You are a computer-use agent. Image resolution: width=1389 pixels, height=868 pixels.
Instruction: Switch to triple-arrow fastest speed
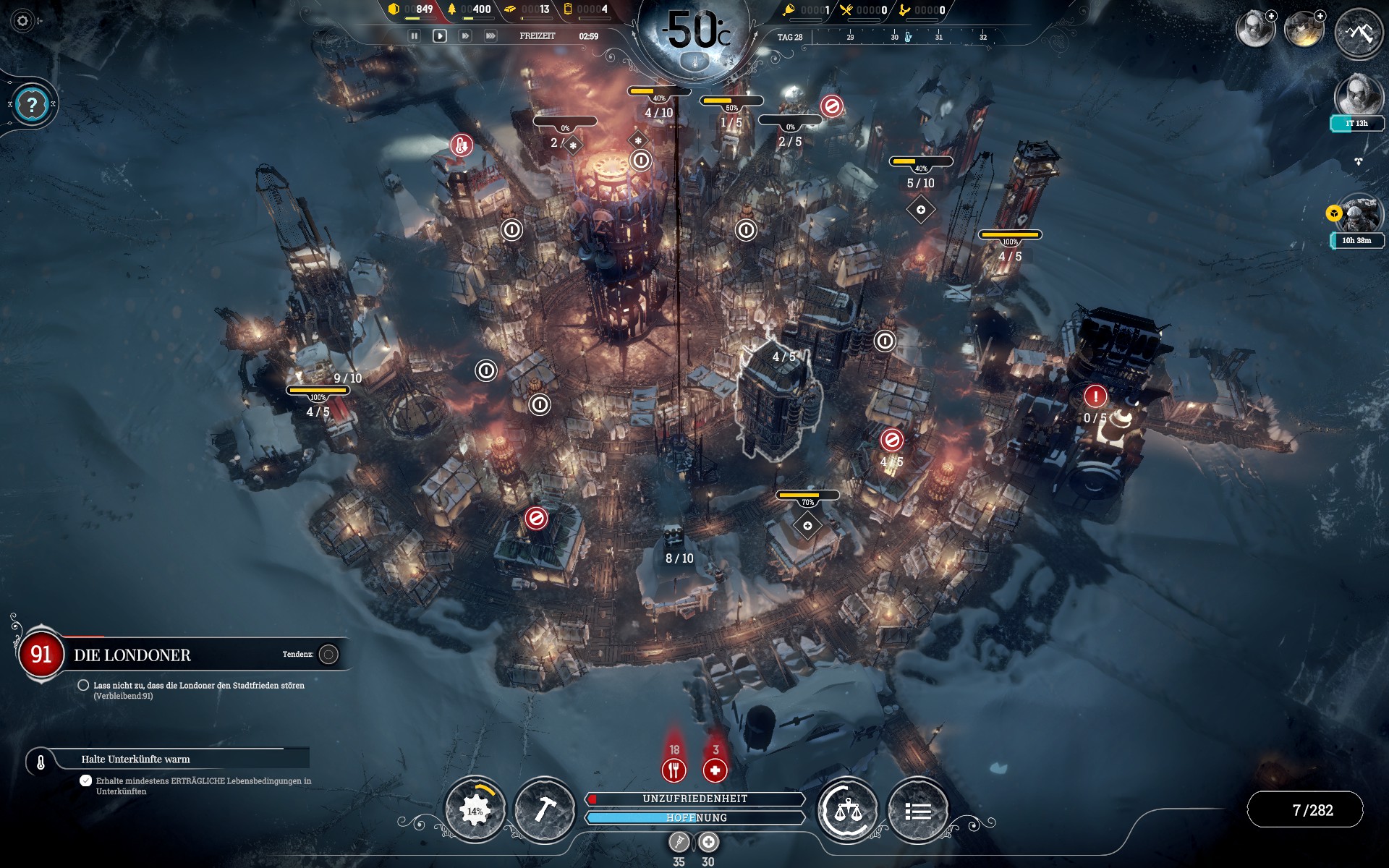point(490,35)
